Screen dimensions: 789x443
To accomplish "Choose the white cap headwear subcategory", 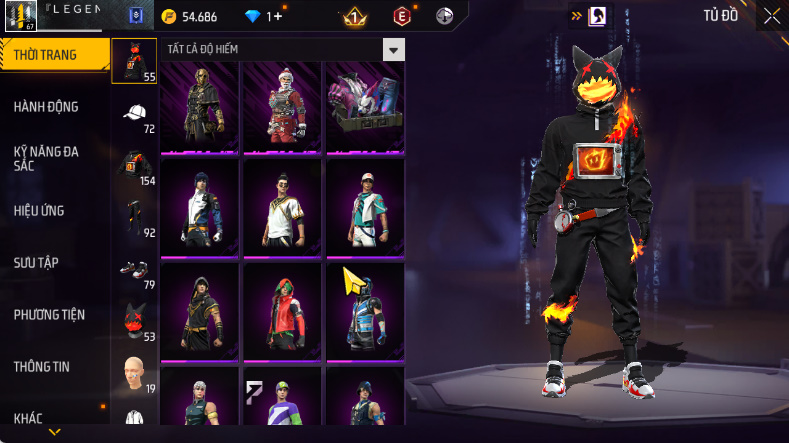I will [x=135, y=113].
